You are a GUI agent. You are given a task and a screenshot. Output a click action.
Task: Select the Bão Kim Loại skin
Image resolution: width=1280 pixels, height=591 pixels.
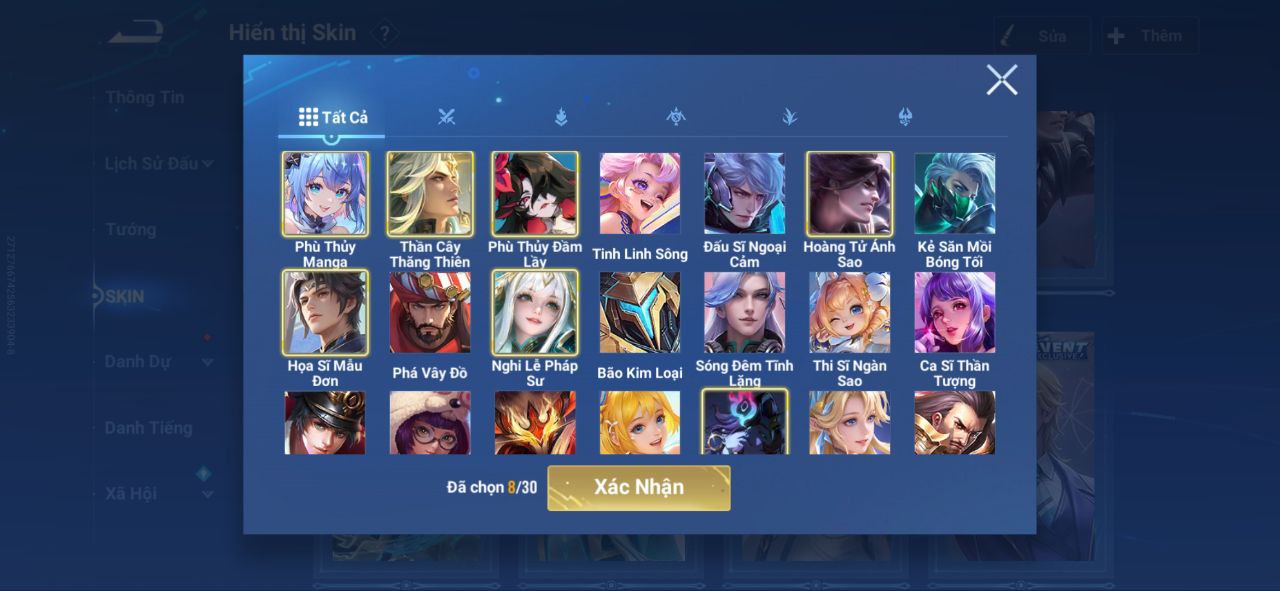point(640,313)
